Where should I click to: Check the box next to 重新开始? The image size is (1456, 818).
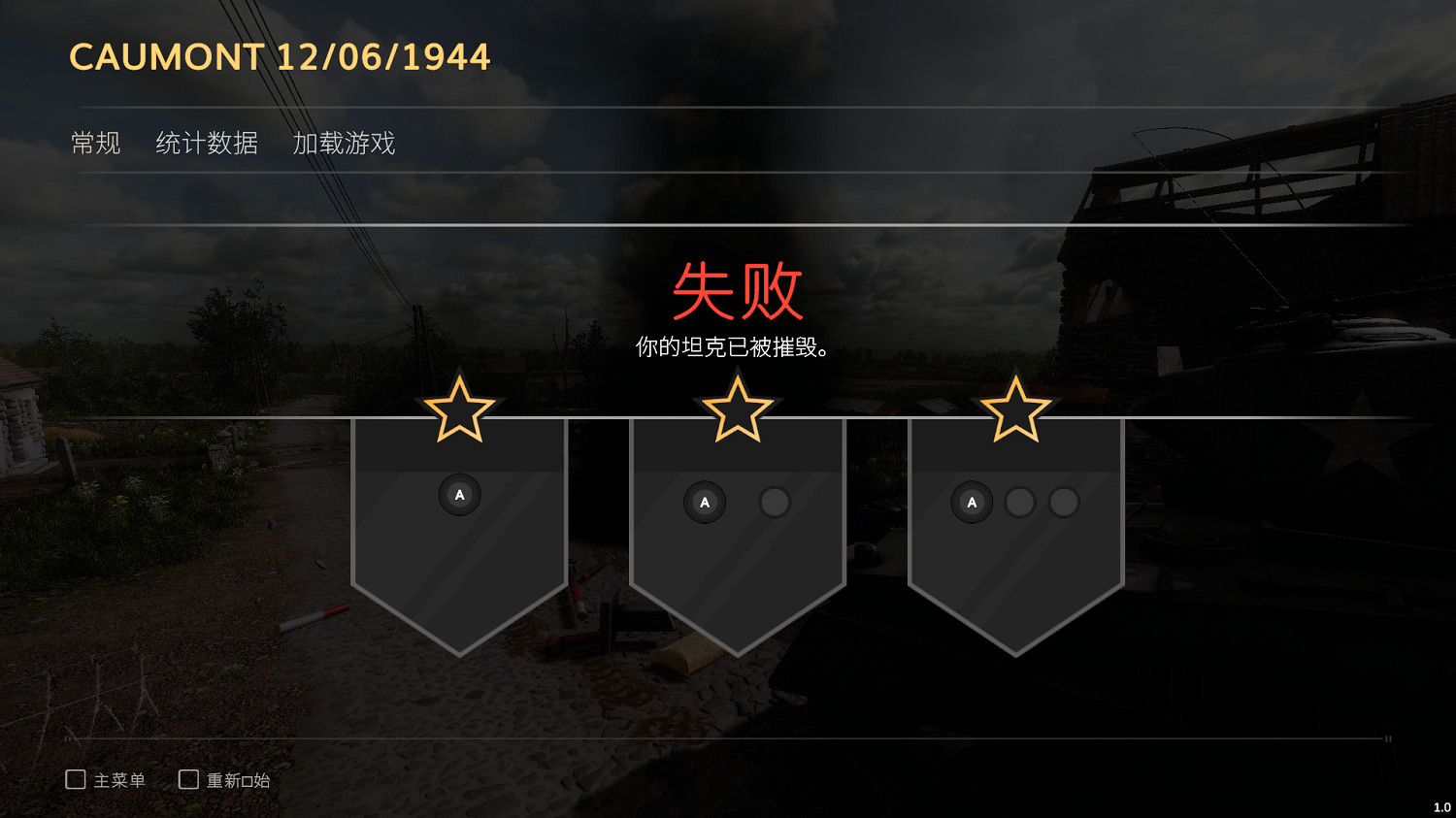pos(187,778)
